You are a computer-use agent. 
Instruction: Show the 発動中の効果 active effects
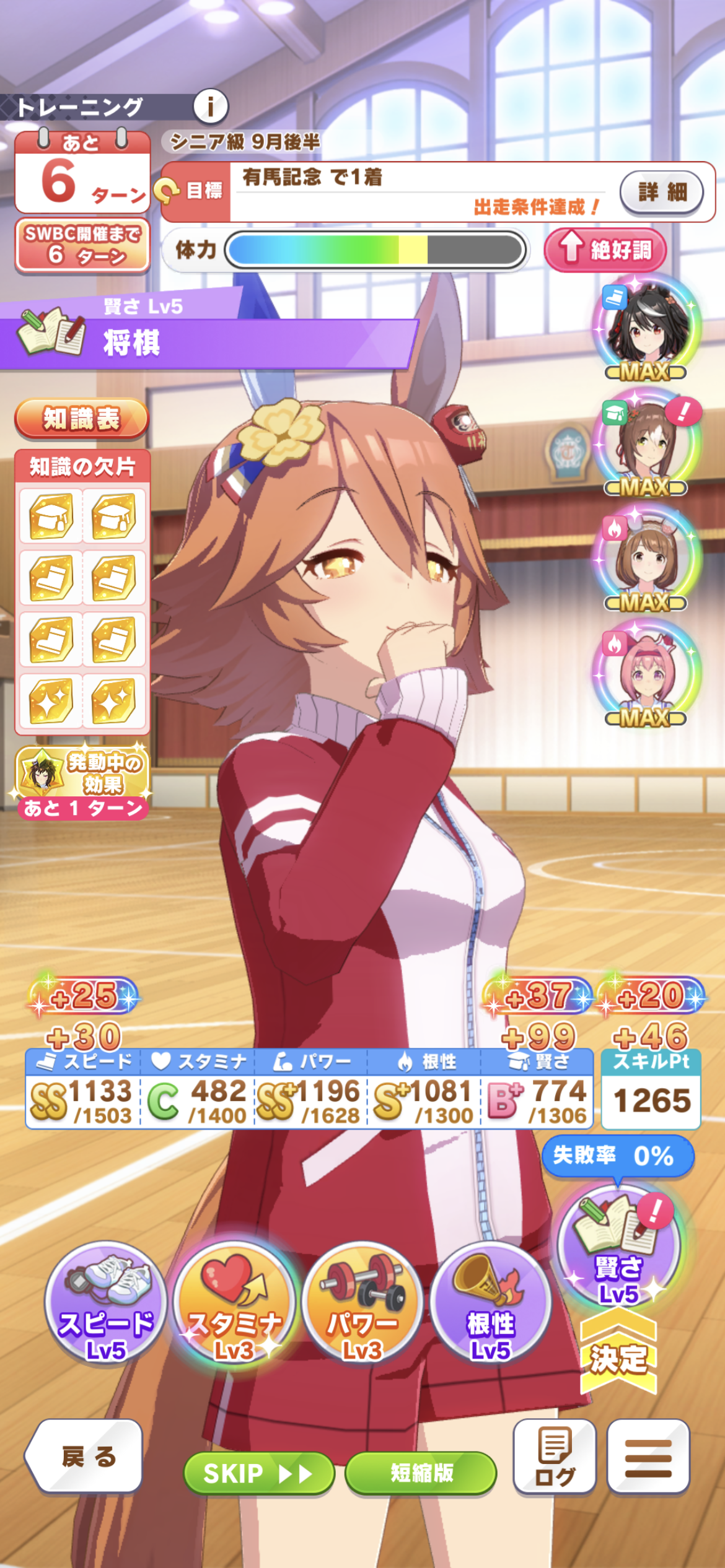coord(82,782)
